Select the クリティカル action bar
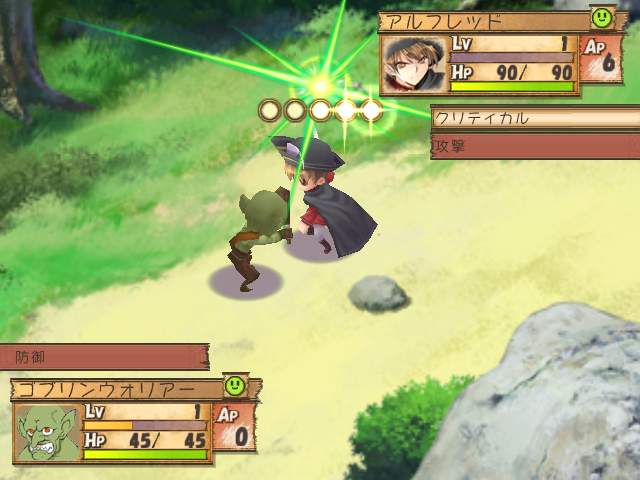The image size is (640, 480). 534,118
